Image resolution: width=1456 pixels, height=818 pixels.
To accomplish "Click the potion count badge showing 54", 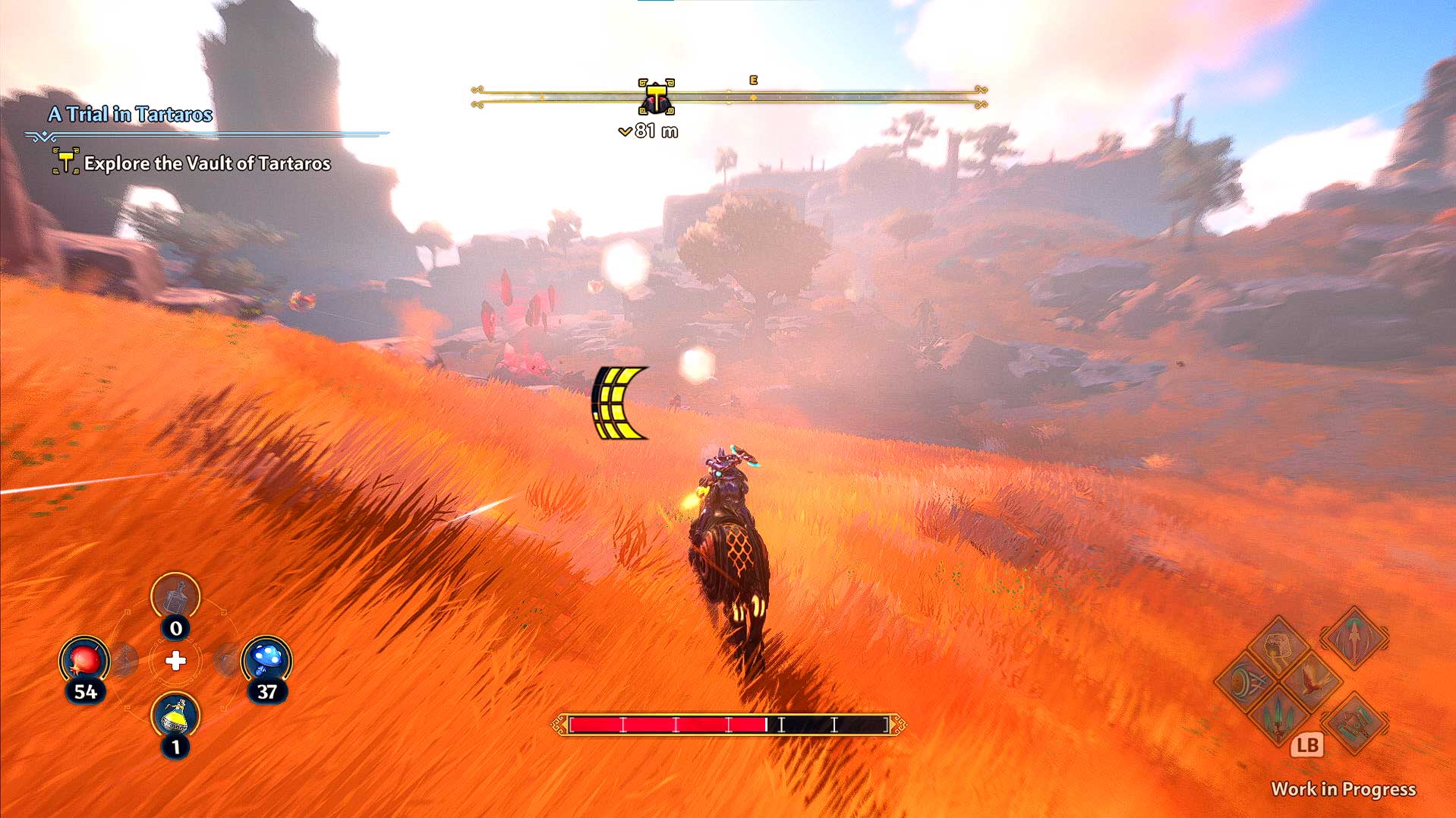I will pos(86,691).
